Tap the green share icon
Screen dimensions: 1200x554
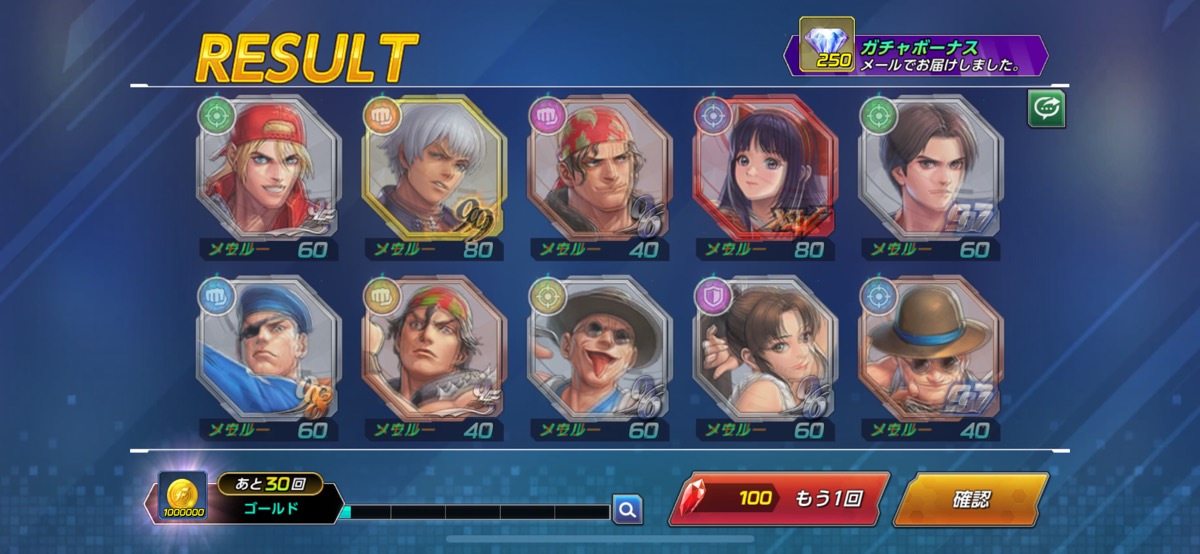click(x=1046, y=110)
